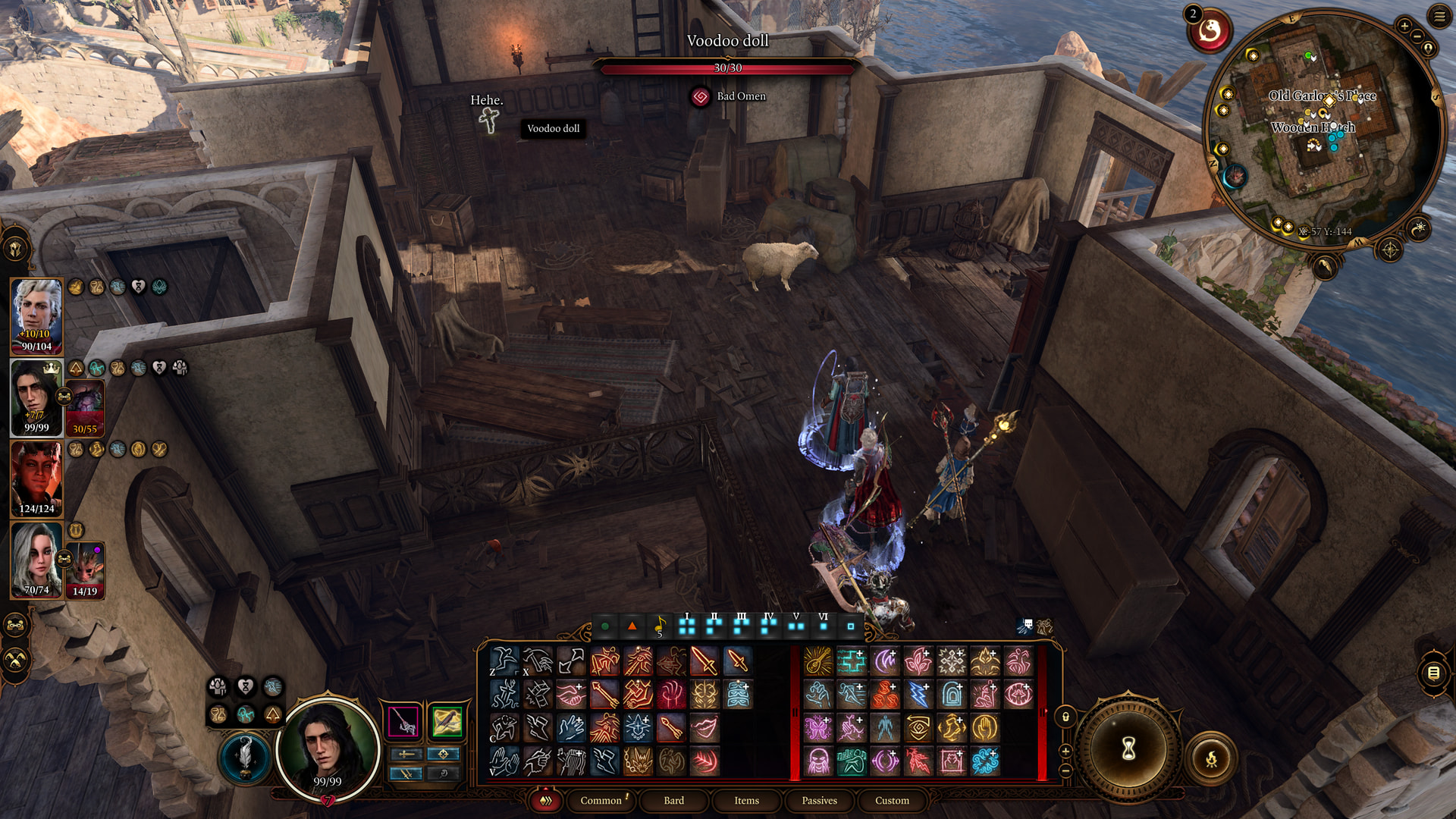Select the silver-haired companion portrait with 70/74 HP
Viewport: 1456px width, 819px height.
coord(36,560)
